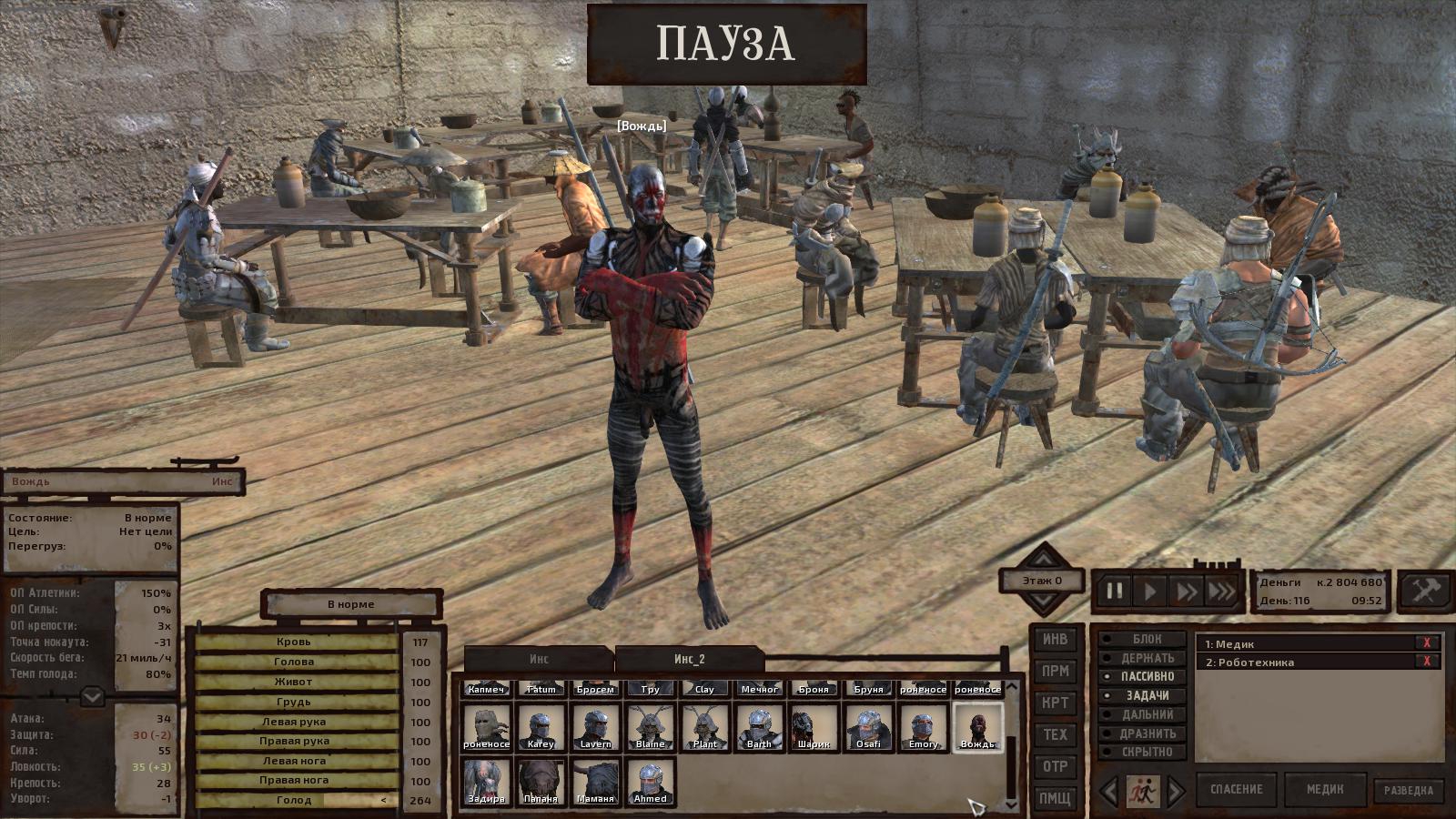Image resolution: width=1456 pixels, height=819 pixels.
Task: Activate the РАЗВЕДКА scout button
Action: point(1408,790)
